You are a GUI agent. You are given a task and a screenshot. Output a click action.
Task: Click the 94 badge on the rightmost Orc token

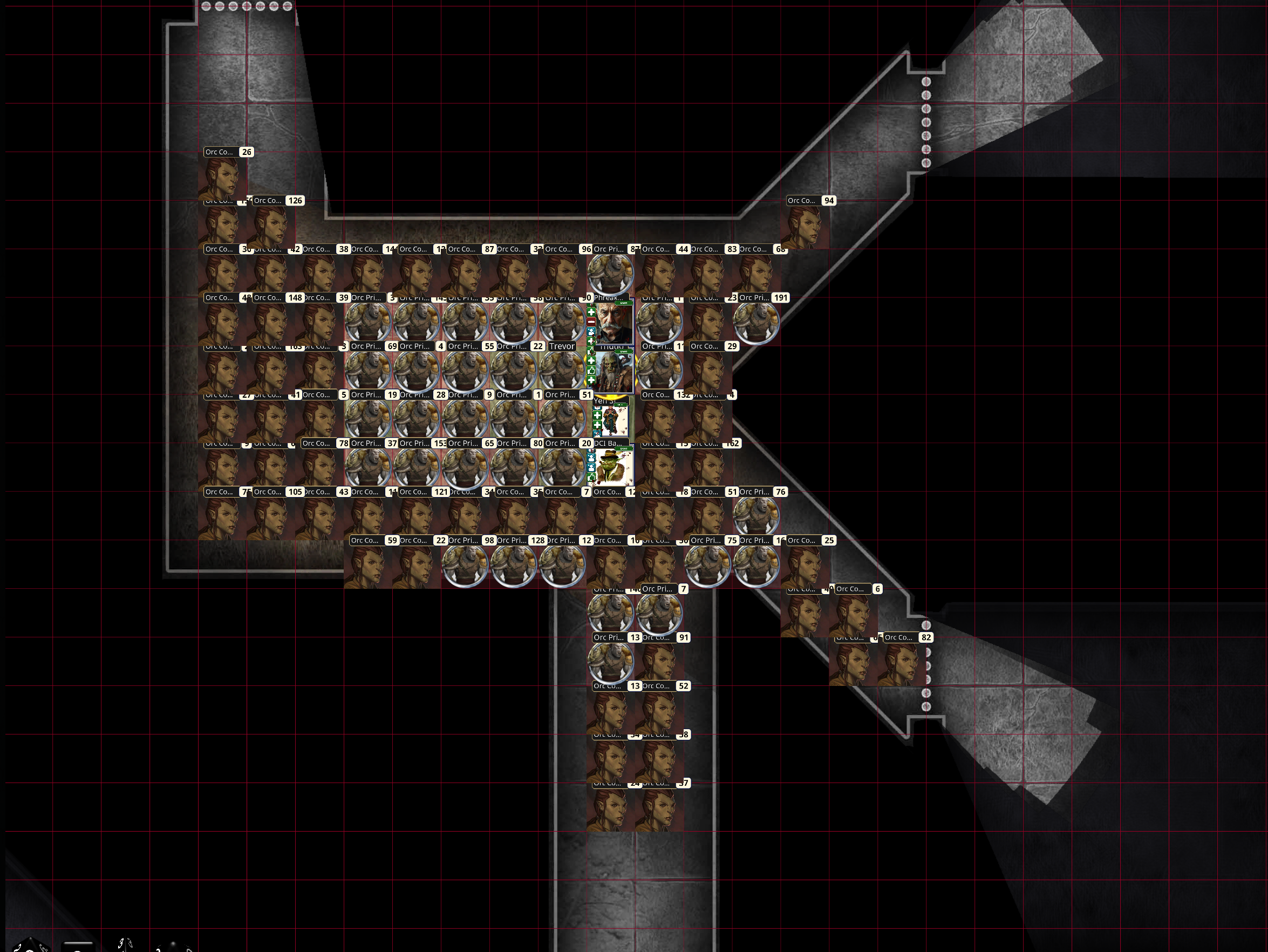click(x=829, y=201)
